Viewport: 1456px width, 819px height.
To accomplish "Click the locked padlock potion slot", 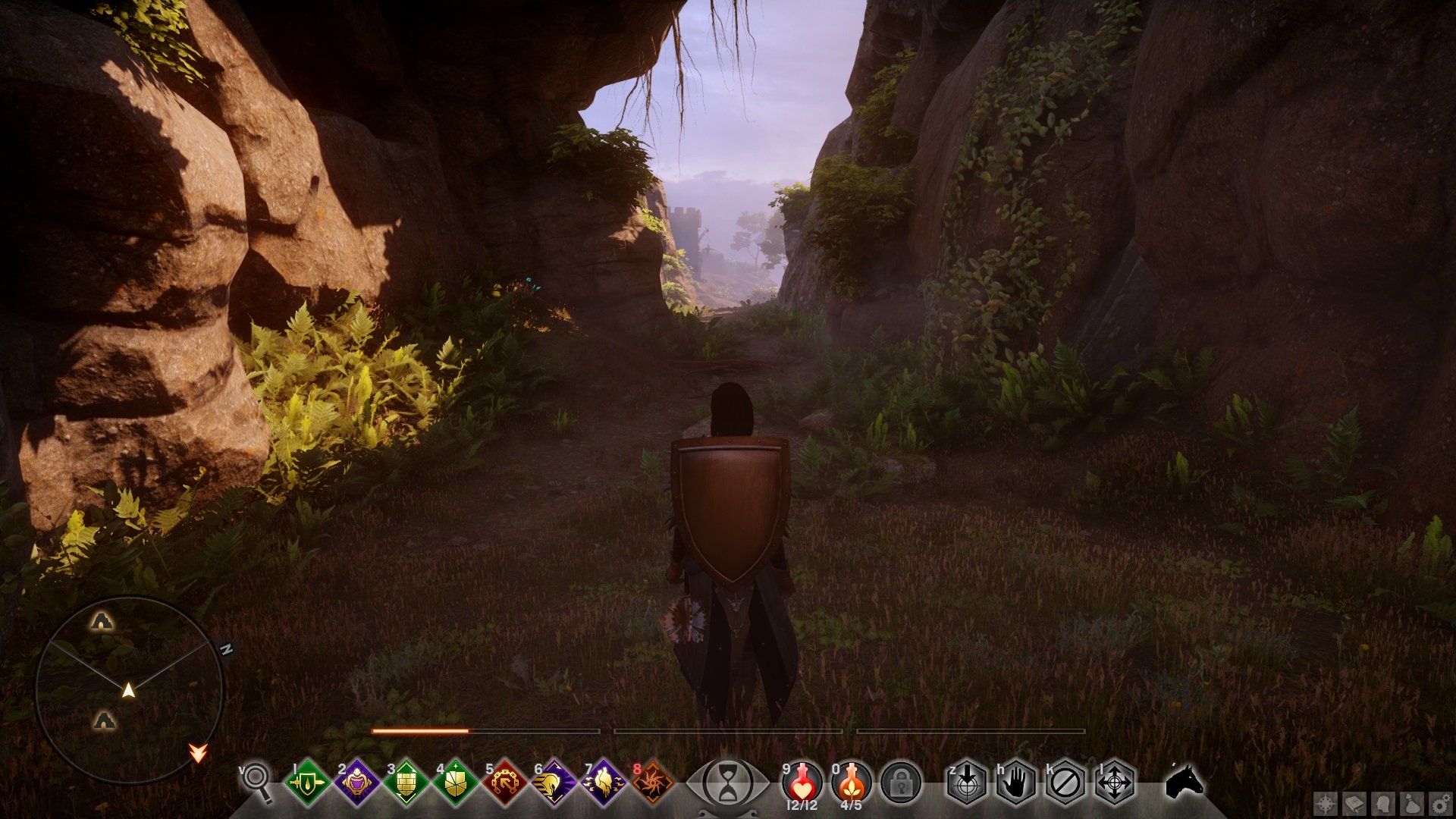I will [x=901, y=781].
